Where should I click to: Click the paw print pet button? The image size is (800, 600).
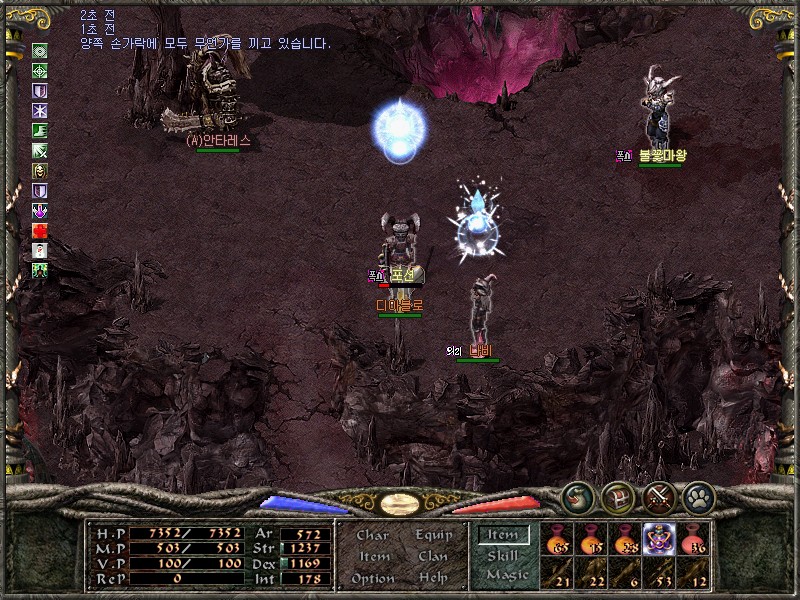pos(698,496)
